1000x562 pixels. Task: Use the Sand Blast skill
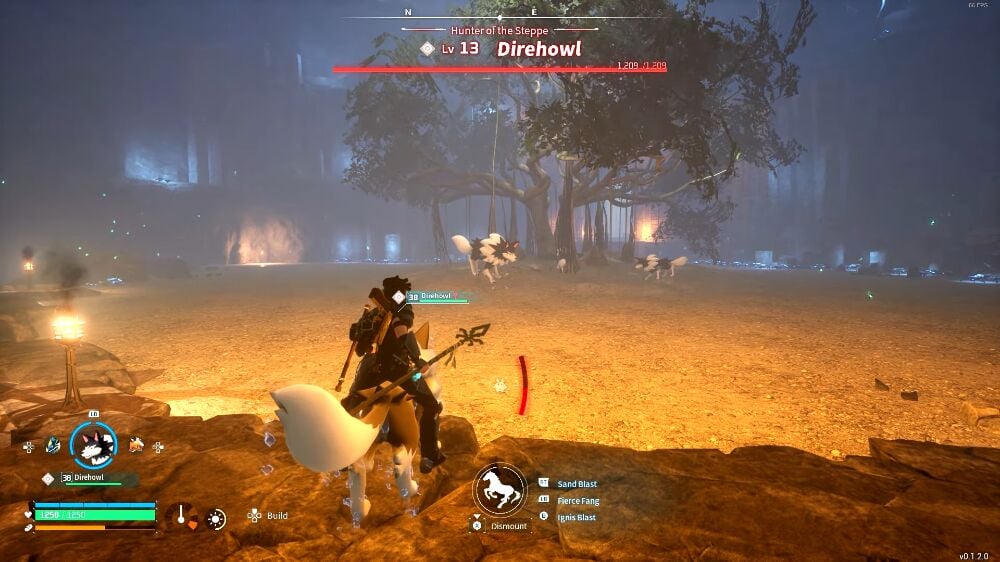[x=579, y=484]
